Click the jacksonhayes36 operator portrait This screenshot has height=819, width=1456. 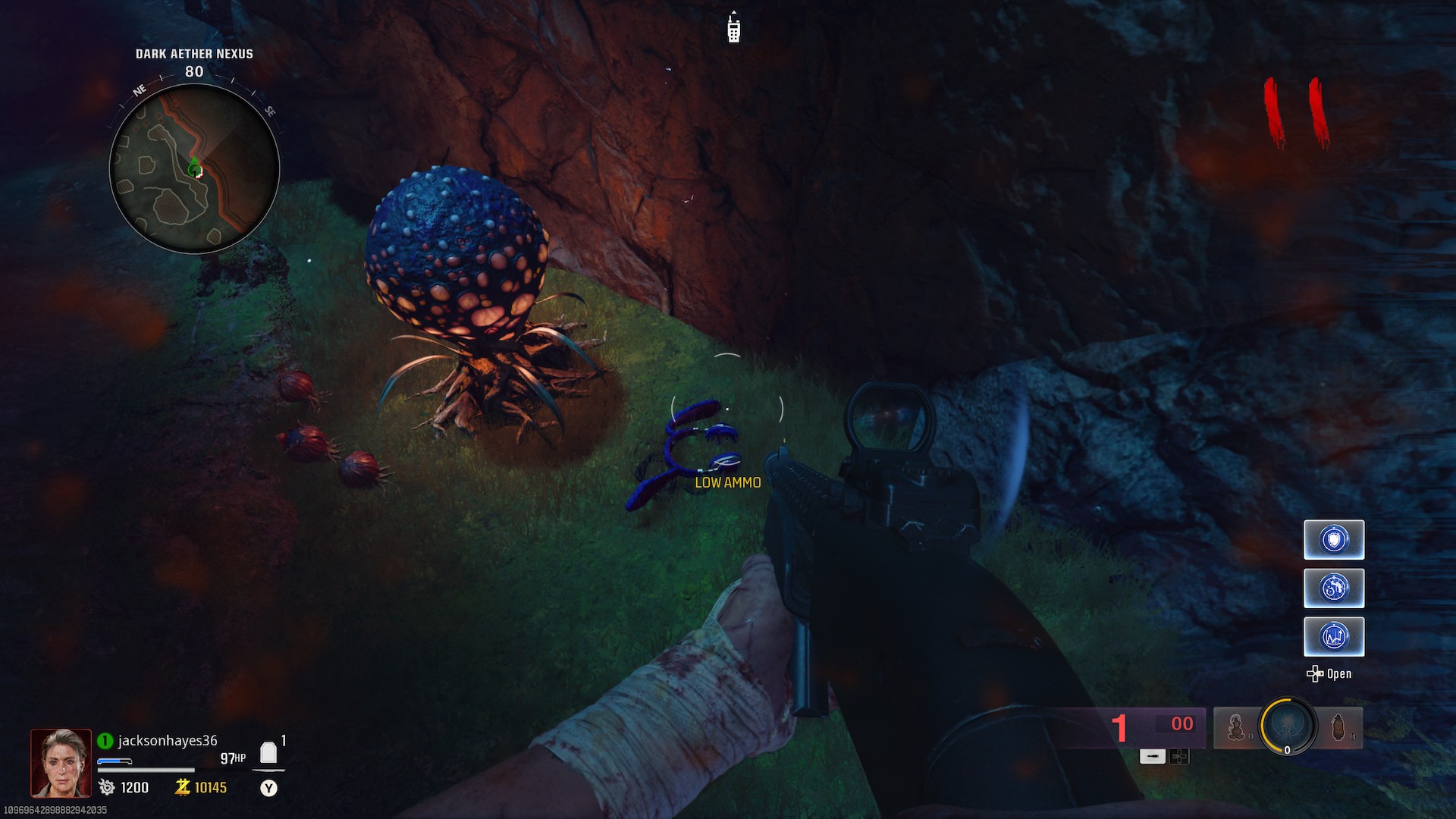point(61,763)
